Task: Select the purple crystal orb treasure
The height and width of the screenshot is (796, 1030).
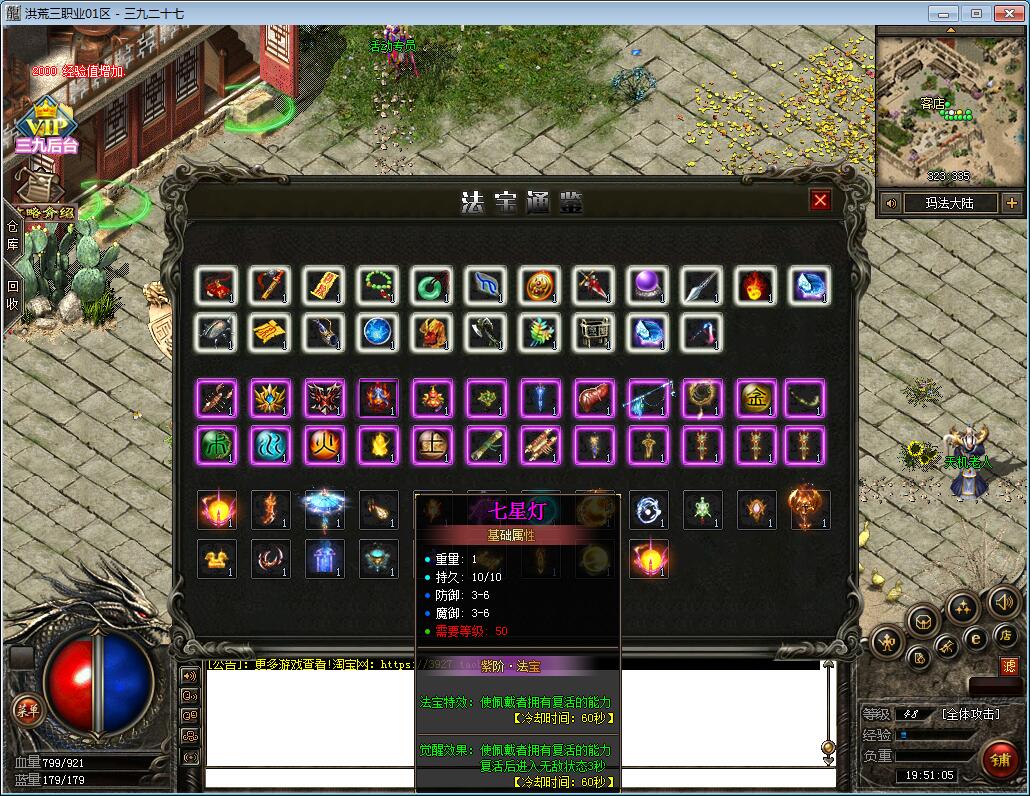Action: coord(648,287)
